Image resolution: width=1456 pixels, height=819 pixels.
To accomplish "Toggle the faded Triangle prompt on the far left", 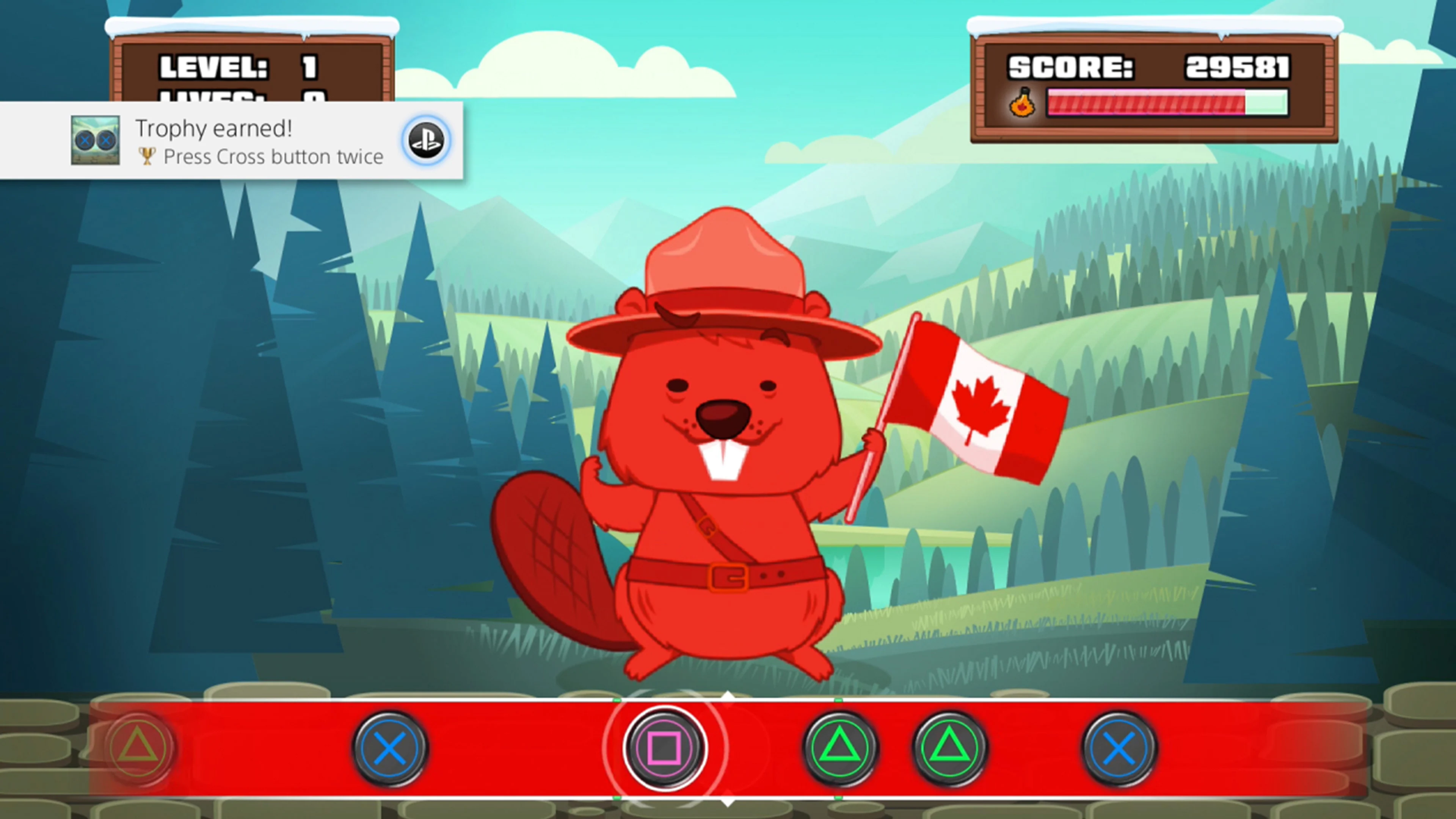I will point(138,747).
